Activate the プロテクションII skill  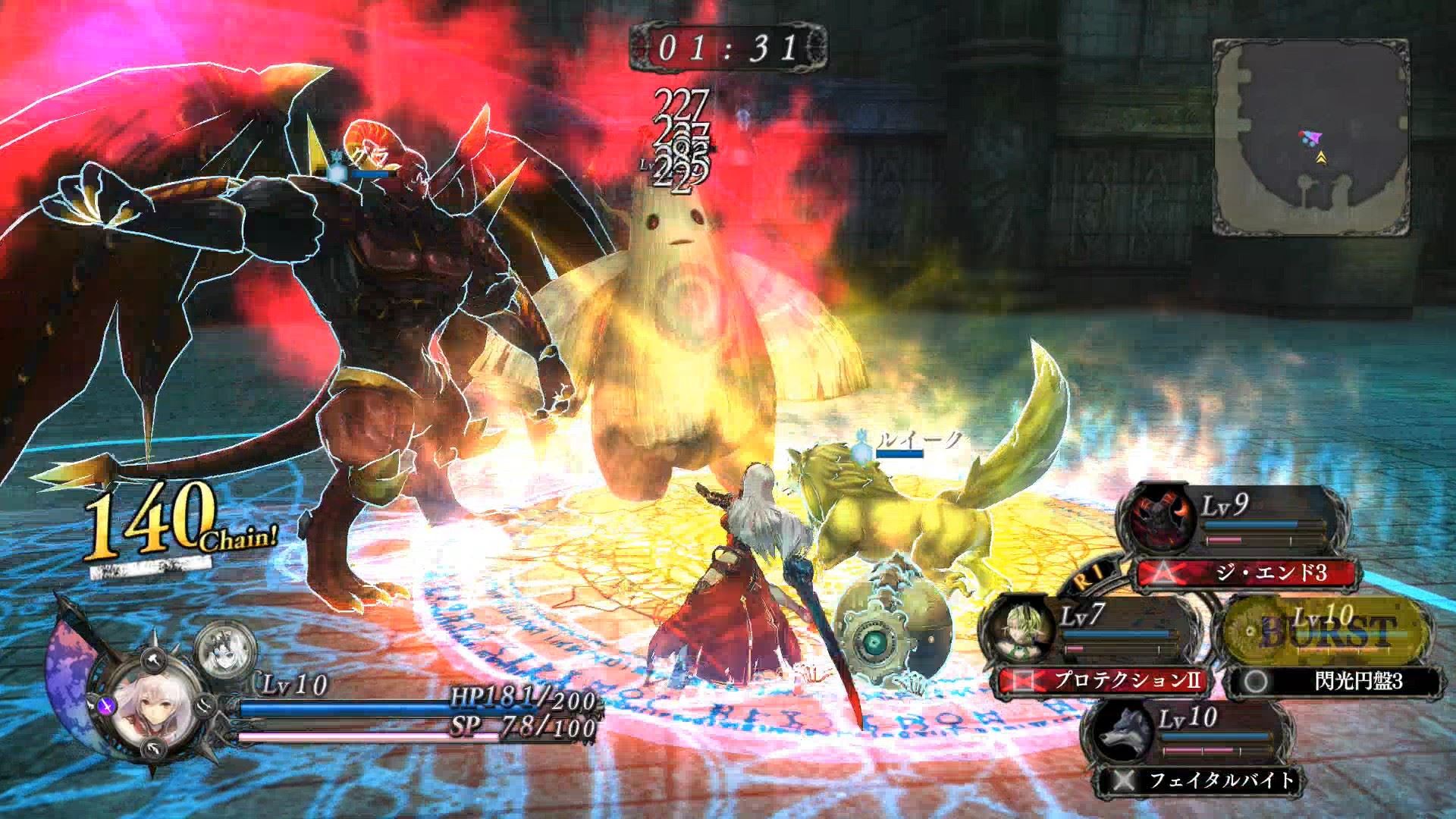tap(1103, 680)
